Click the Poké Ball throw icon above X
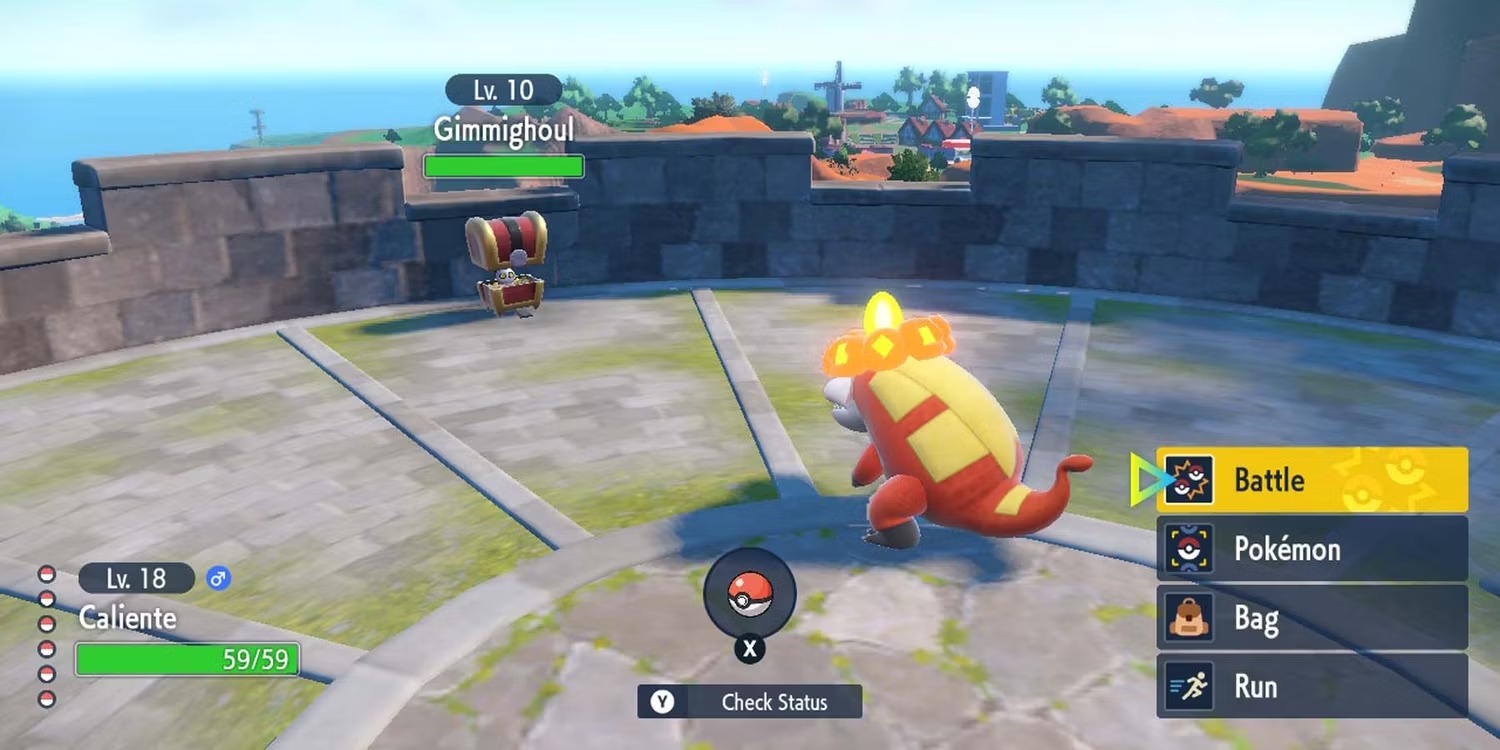Viewport: 1500px width, 750px height. pyautogui.click(x=750, y=593)
